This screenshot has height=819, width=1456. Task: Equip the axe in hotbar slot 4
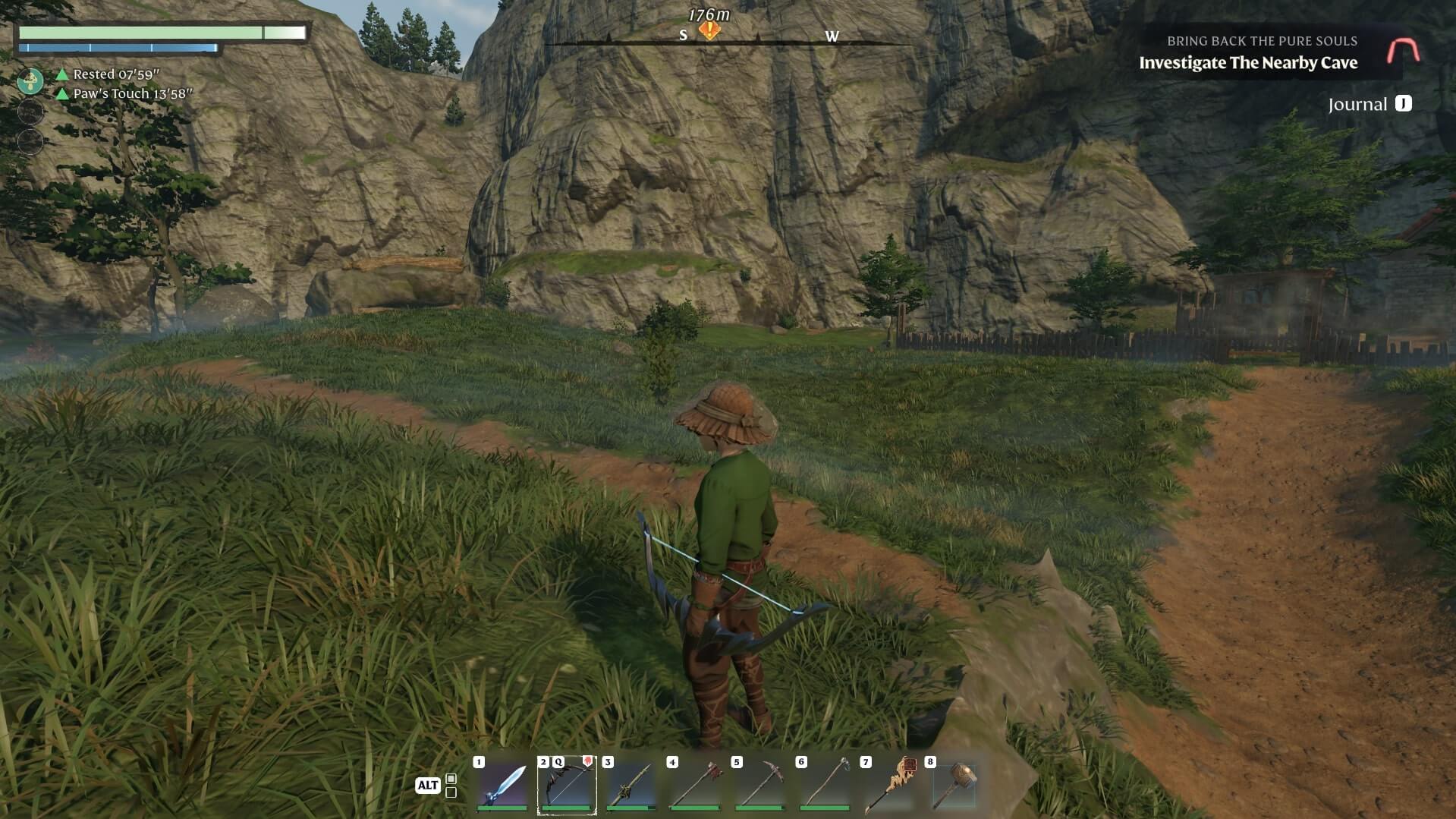tap(696, 785)
